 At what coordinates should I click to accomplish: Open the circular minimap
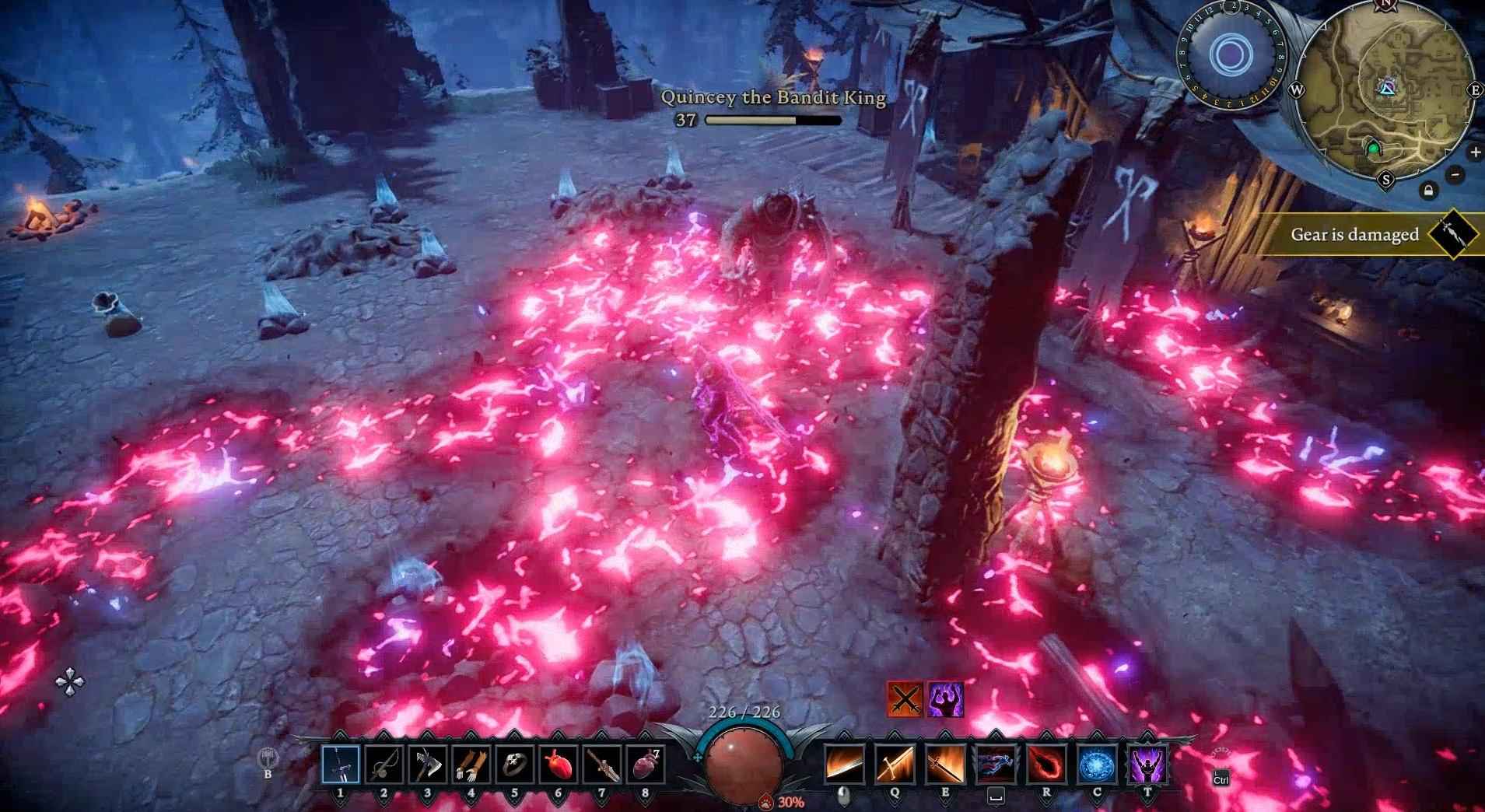[1385, 91]
